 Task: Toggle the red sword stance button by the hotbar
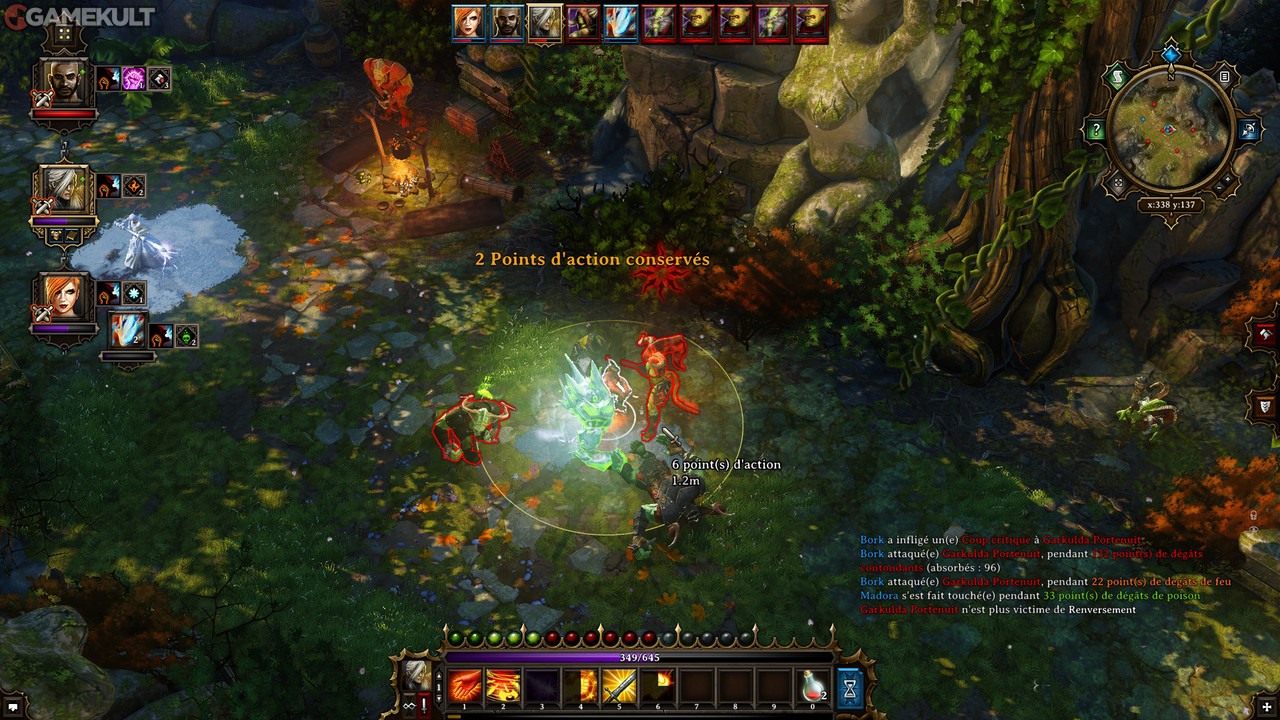point(425,705)
